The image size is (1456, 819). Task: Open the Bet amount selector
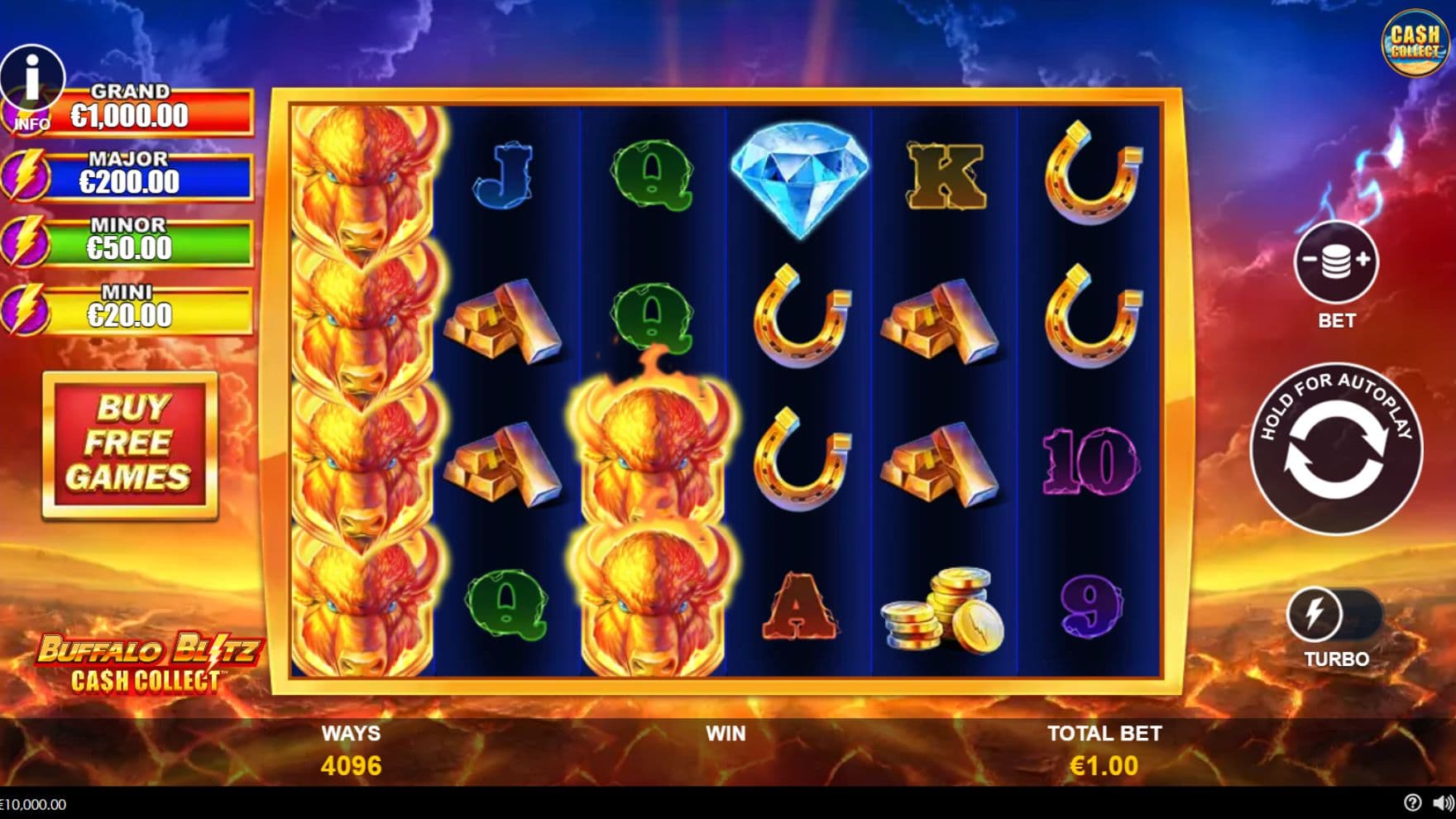click(x=1335, y=262)
